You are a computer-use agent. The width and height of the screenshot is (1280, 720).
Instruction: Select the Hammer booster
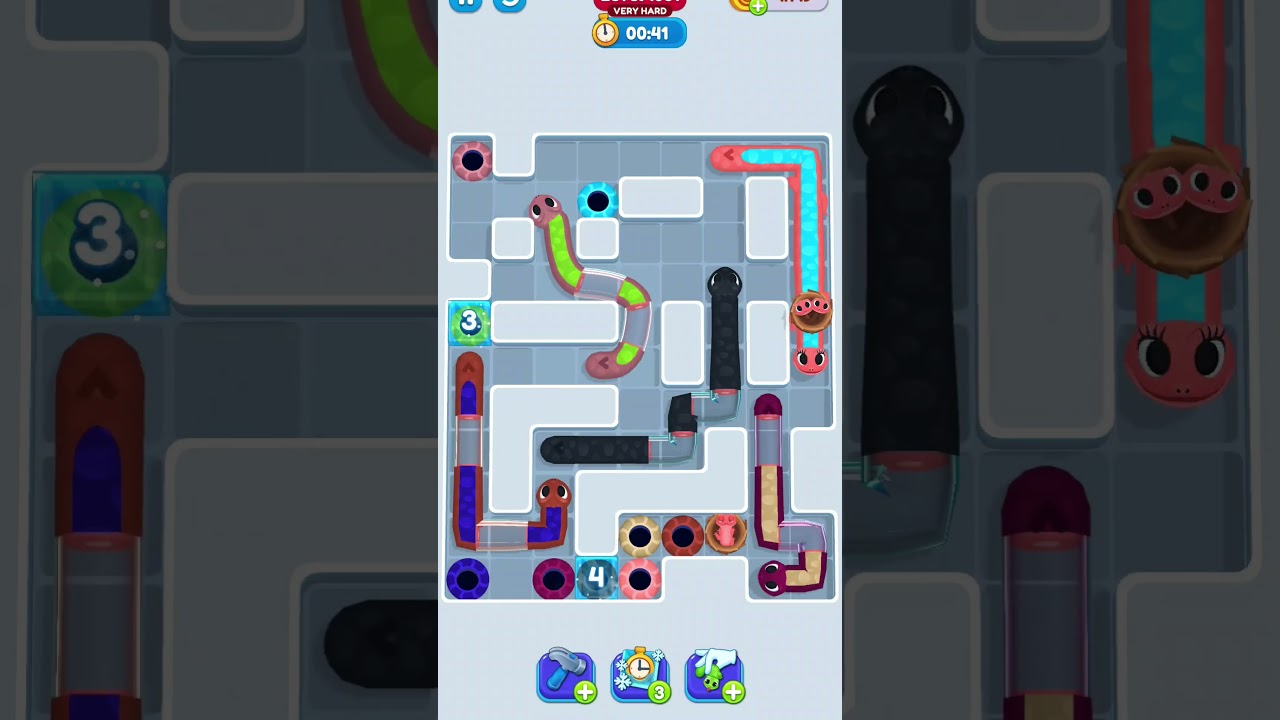coord(566,675)
